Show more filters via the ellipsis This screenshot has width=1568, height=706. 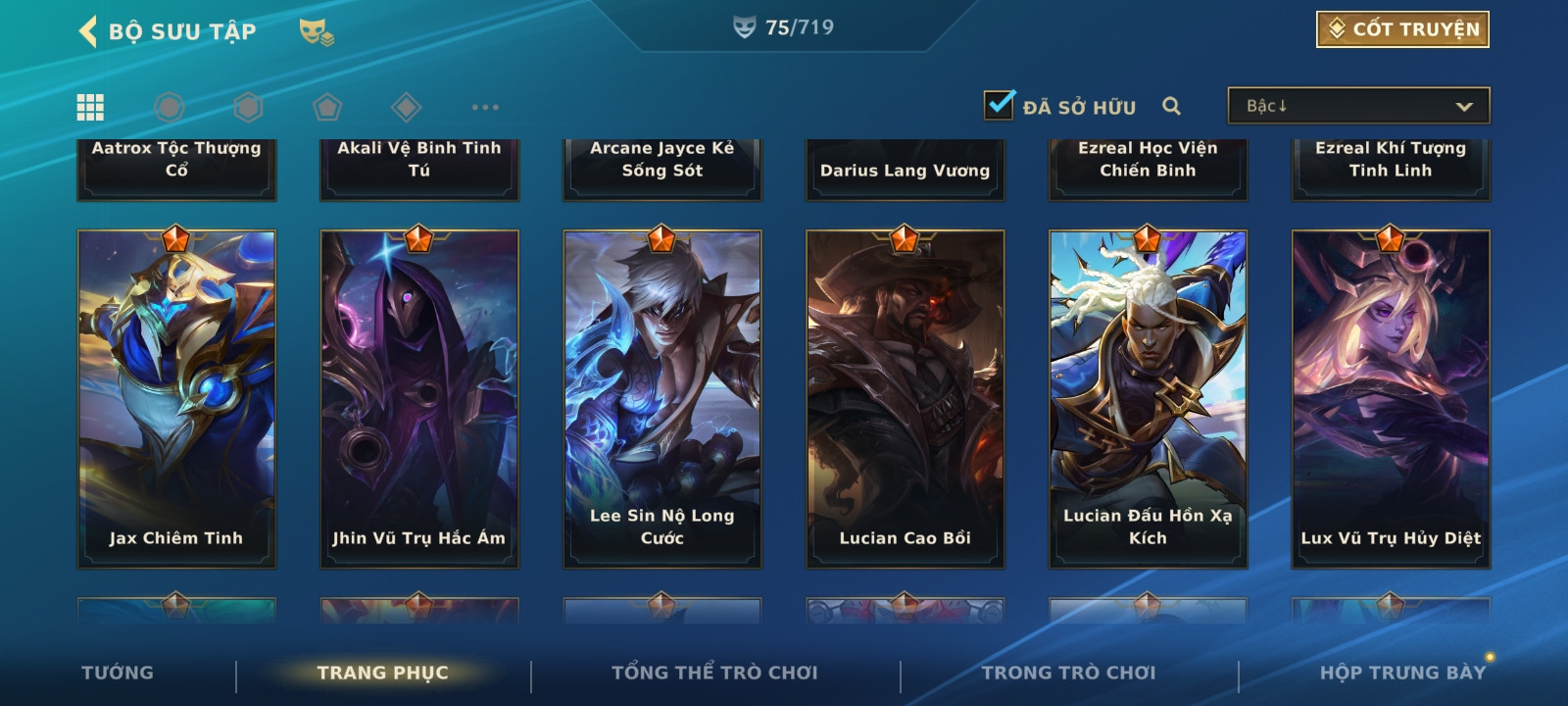pos(485,107)
